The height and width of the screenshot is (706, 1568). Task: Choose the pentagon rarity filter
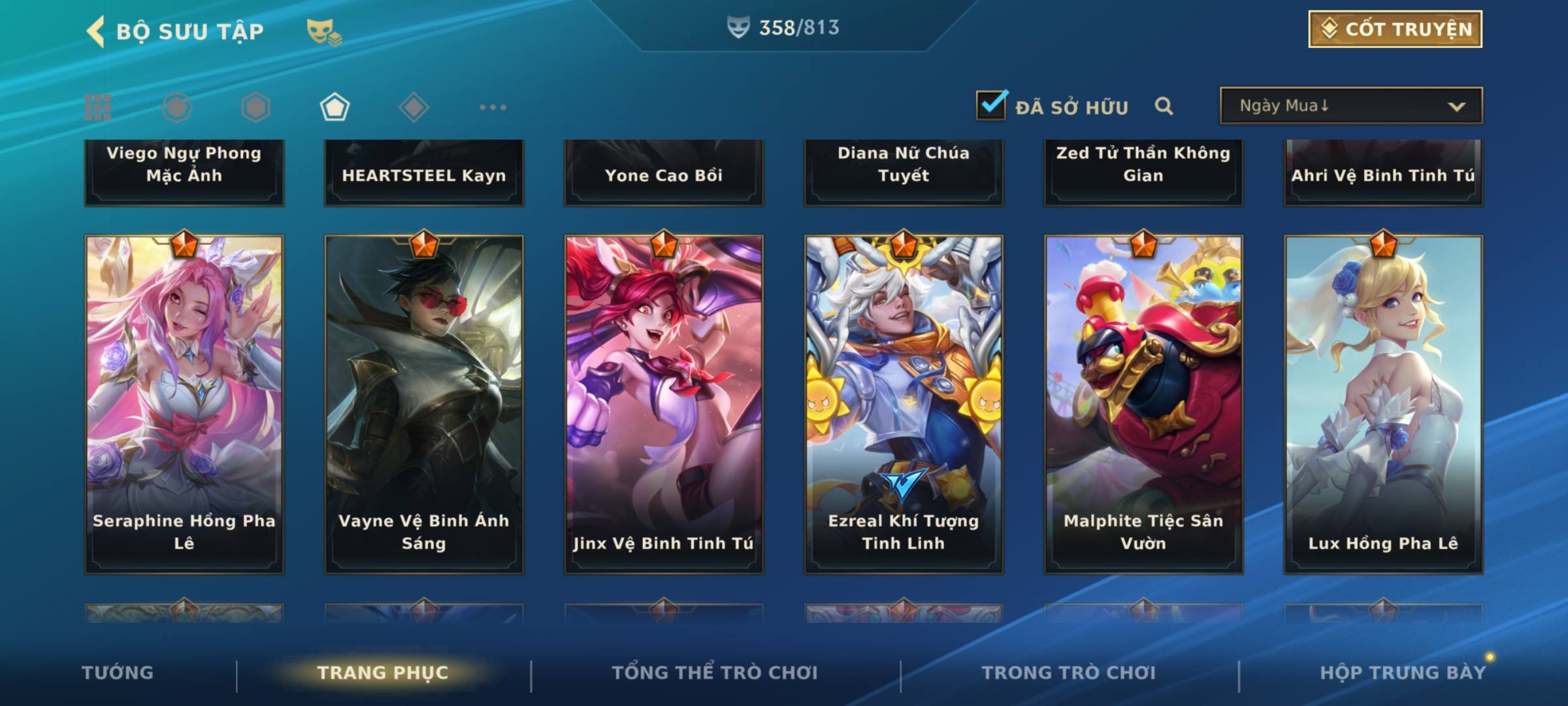click(335, 107)
